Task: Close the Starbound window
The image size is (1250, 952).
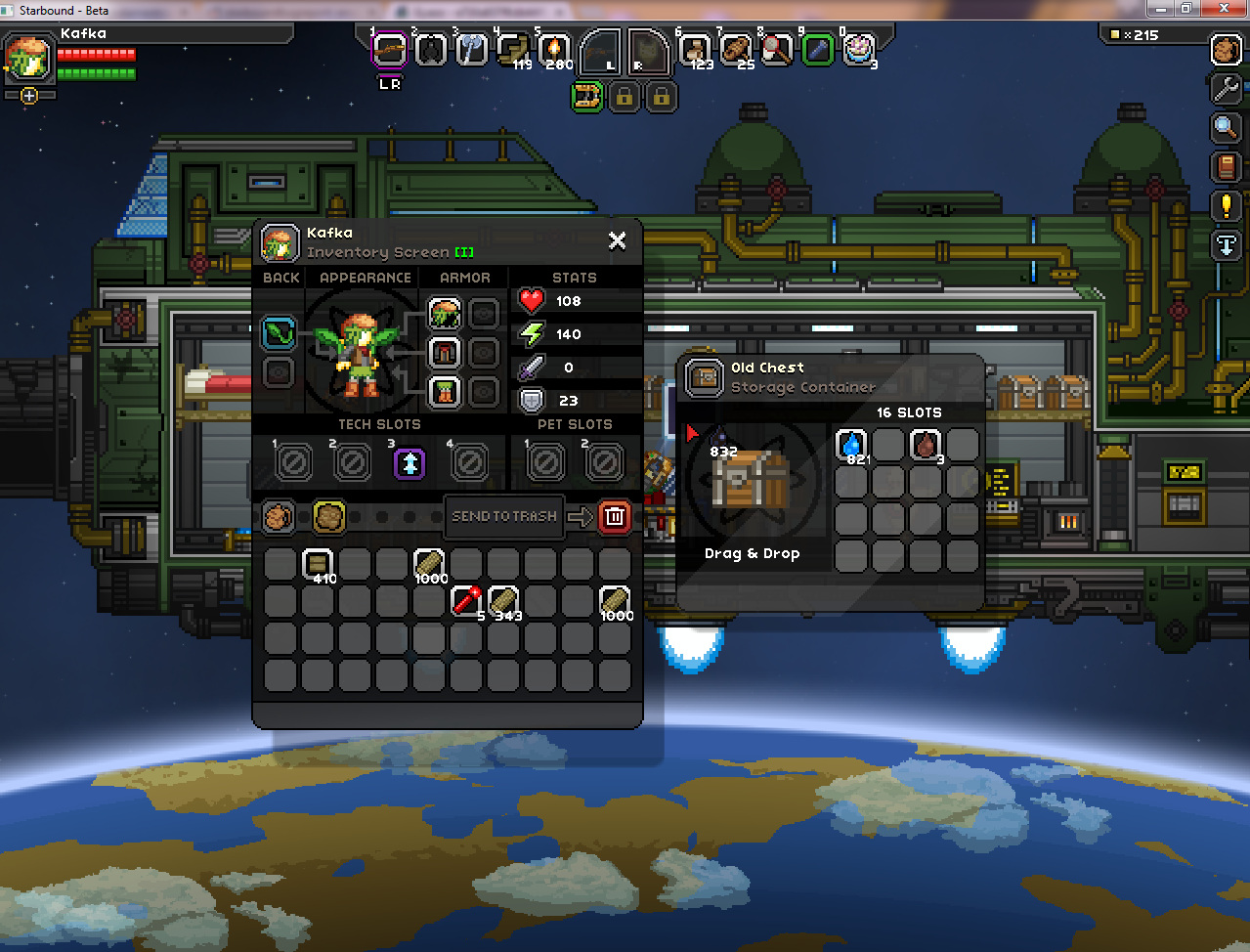Action: (x=1226, y=9)
